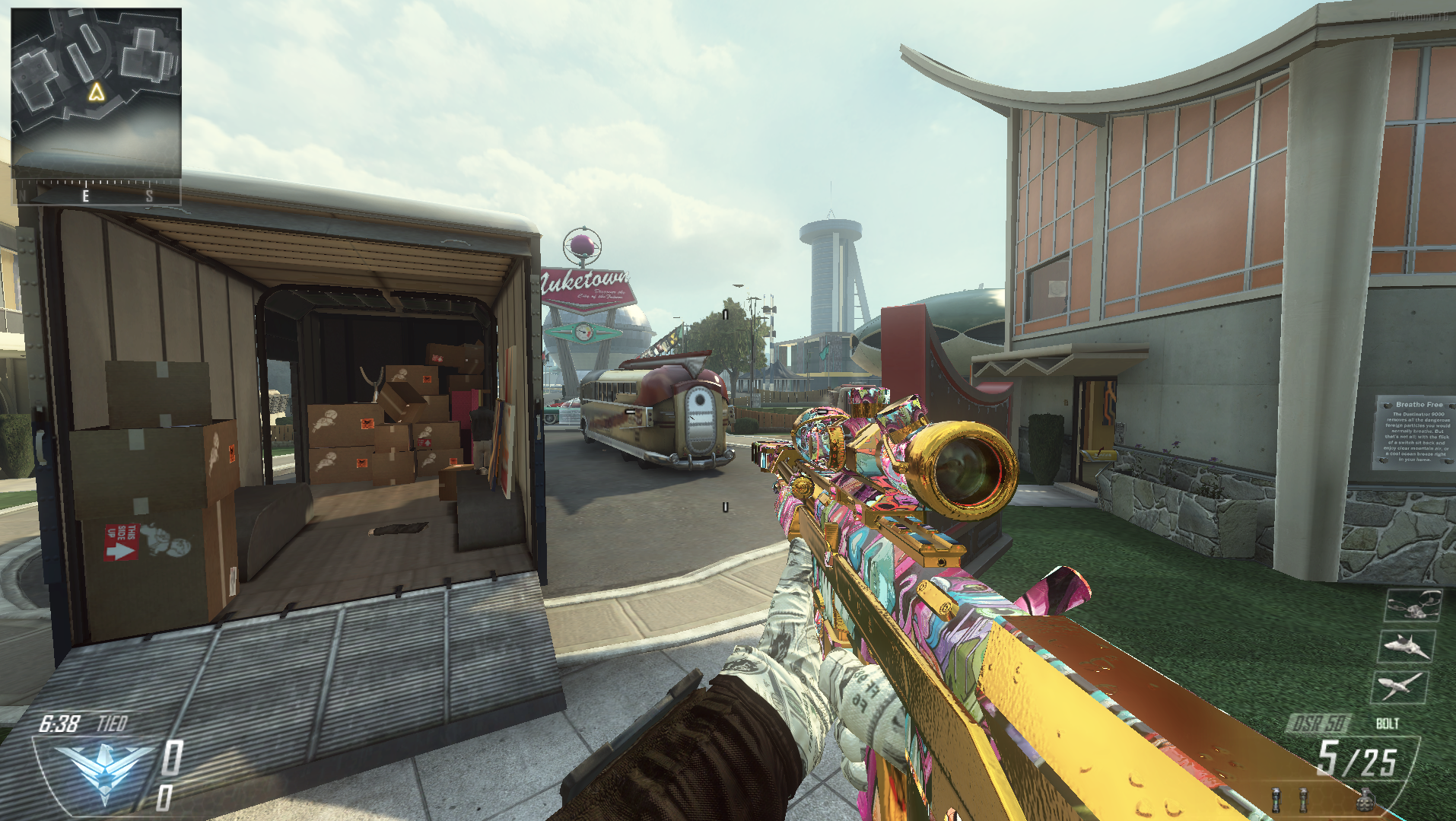Viewport: 1456px width, 821px height.
Task: Activate the helicopter scorestreak icon
Action: 1413,606
